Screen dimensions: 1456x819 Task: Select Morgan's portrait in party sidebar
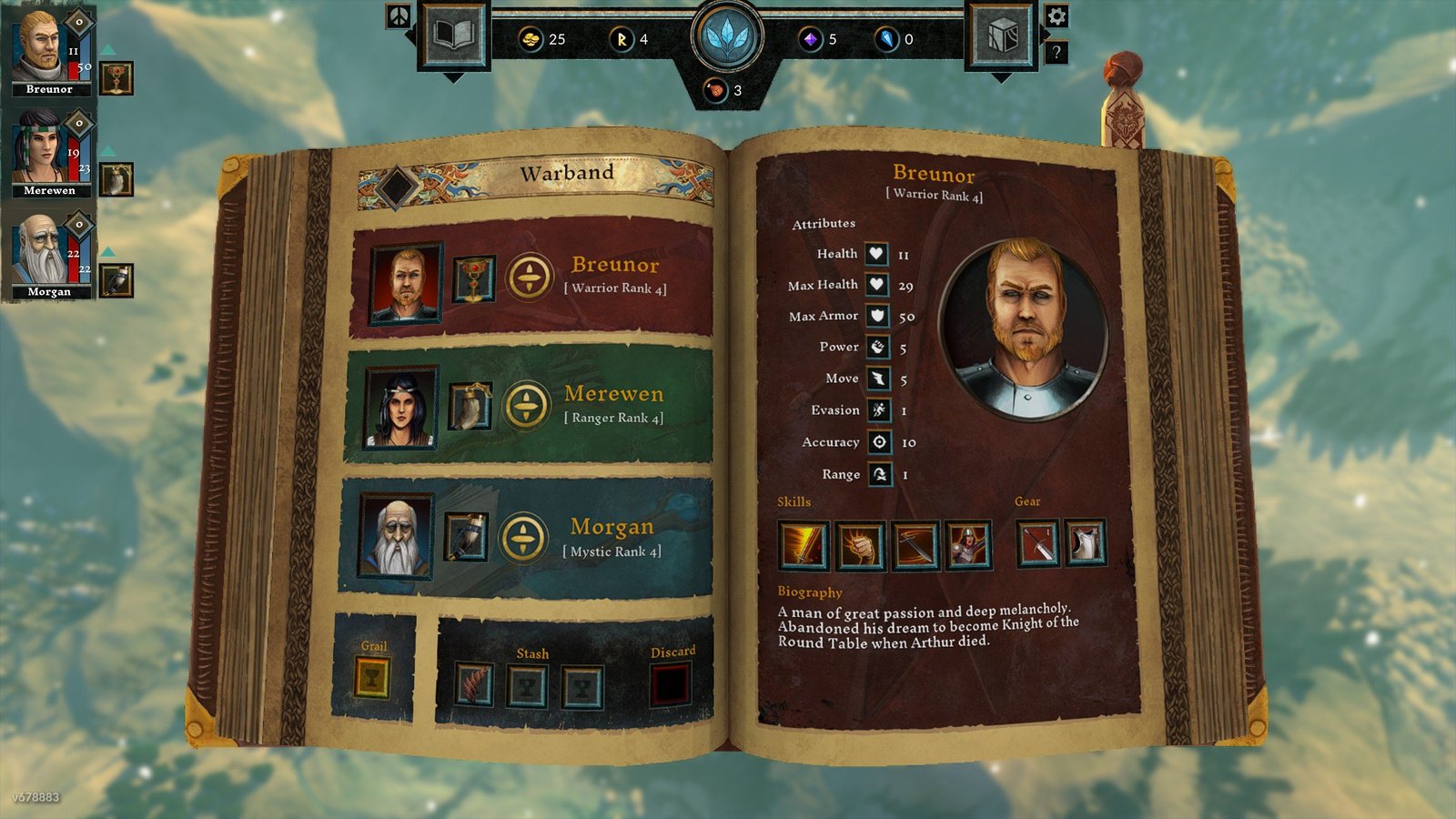click(x=42, y=250)
